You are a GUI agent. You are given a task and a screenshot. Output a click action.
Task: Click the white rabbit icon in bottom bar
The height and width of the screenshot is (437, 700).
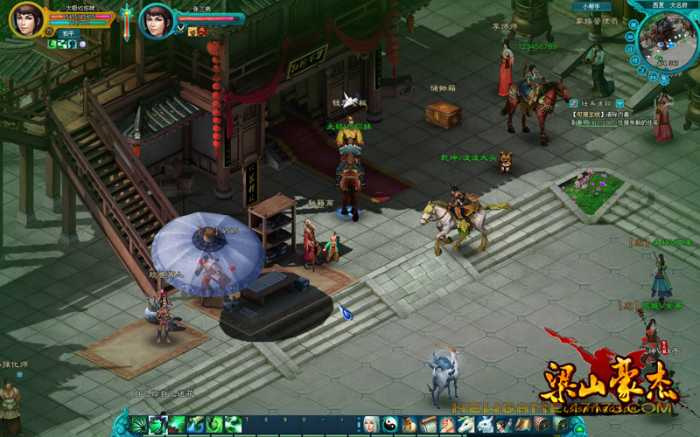(486, 424)
